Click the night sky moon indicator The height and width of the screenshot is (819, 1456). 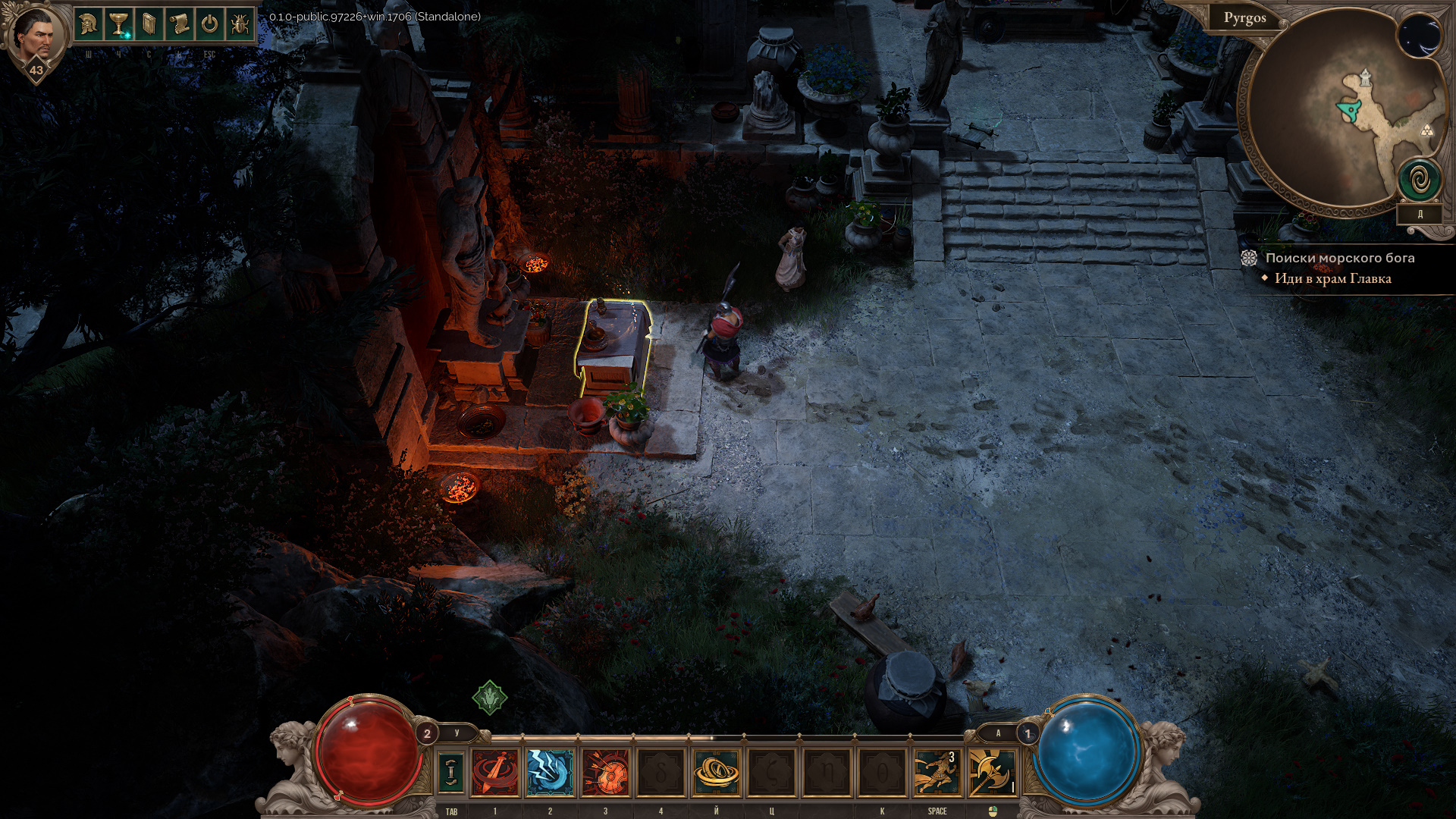pyautogui.click(x=1420, y=36)
